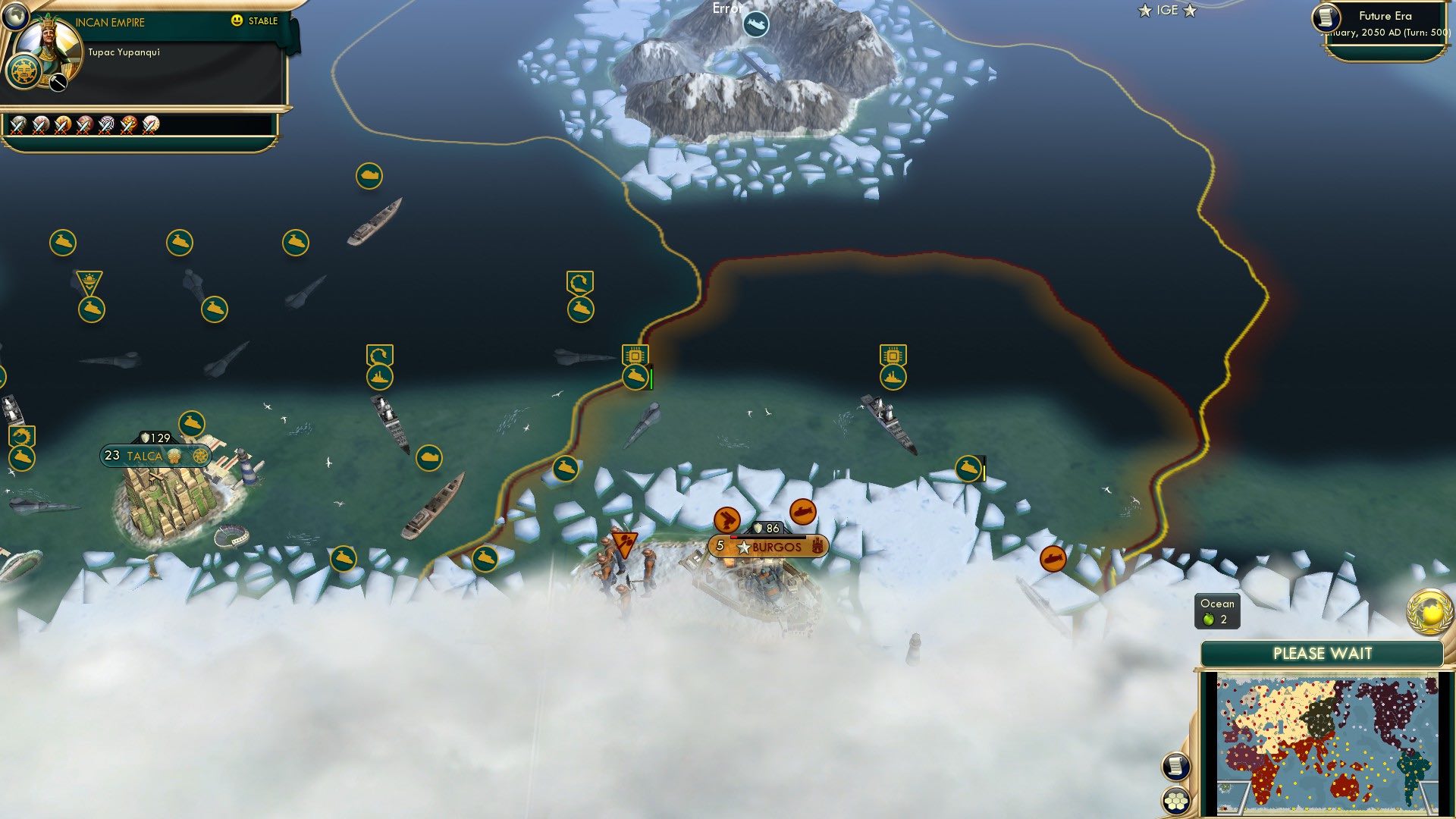Click the STABLE happiness smiley face indicator
Image resolution: width=1456 pixels, height=819 pixels.
237,21
